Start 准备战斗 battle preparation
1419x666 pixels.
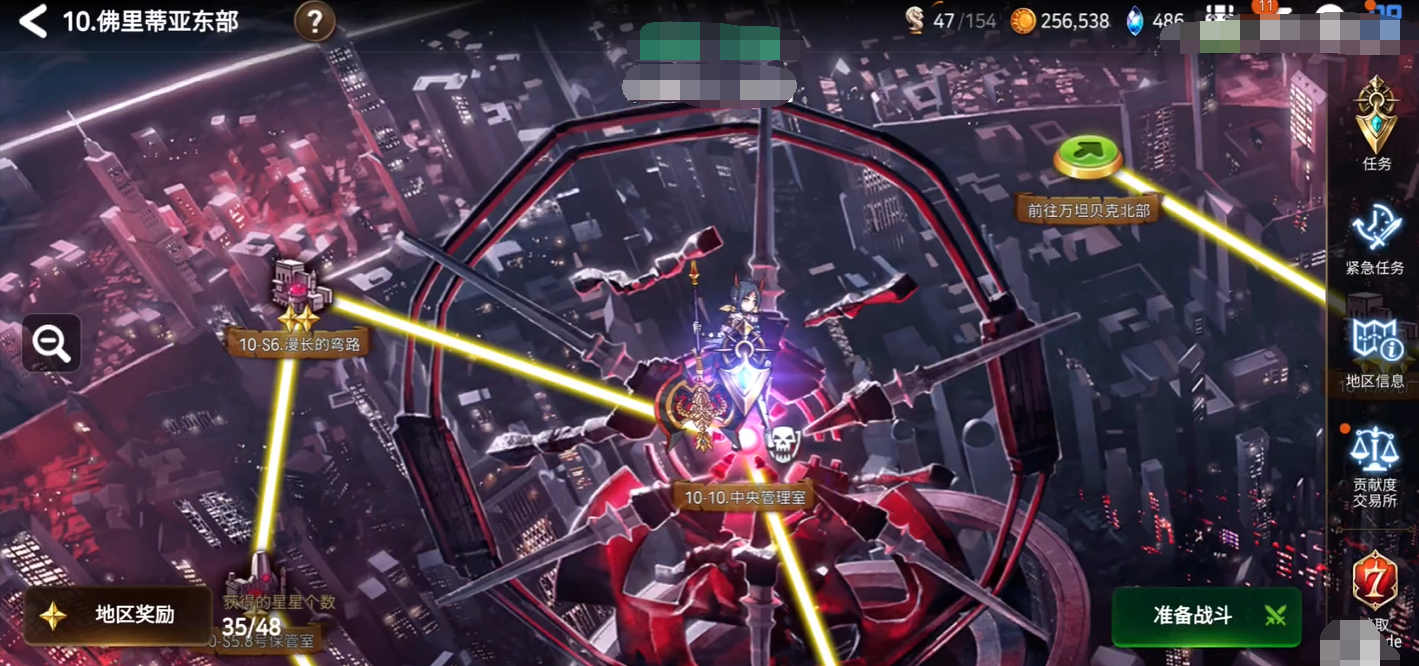point(1206,615)
